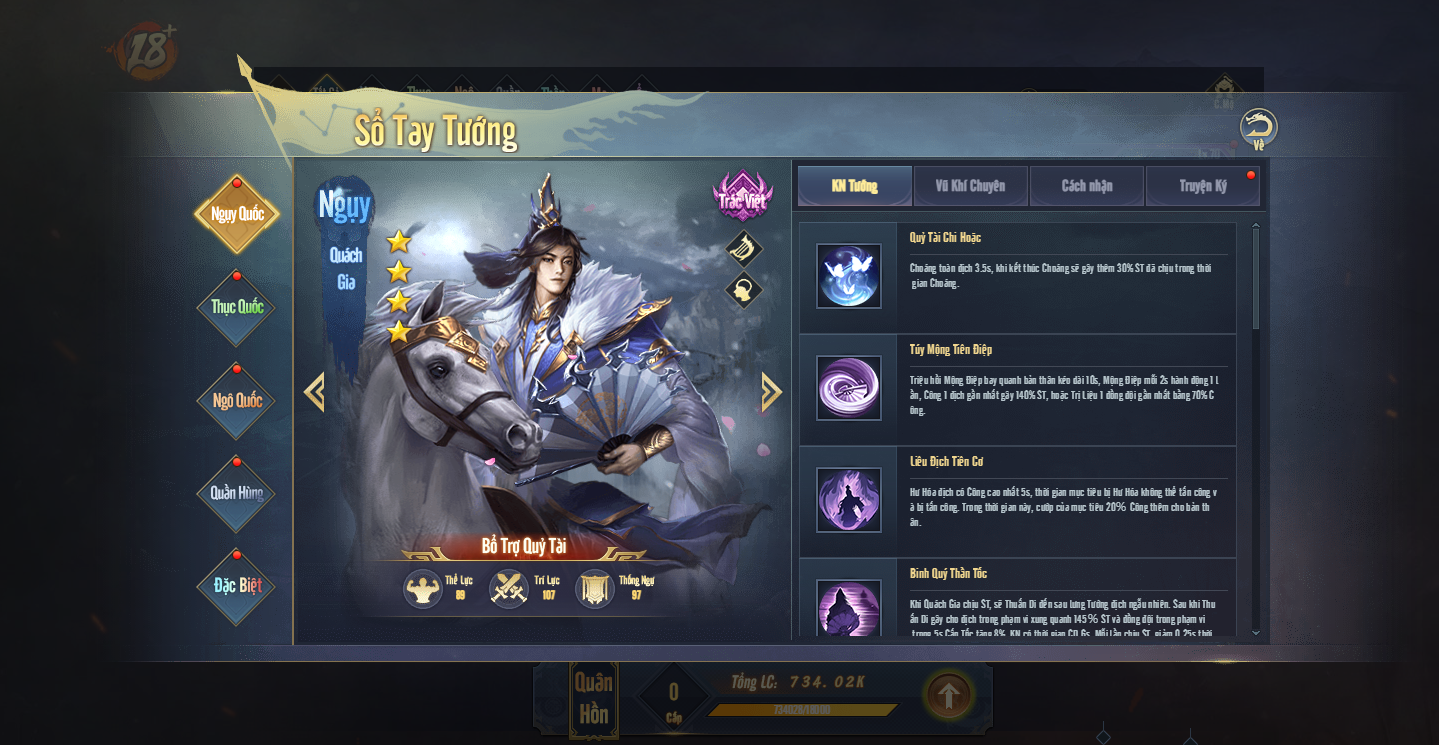Open the Túy Mộng Tiên Điệp swirl skill icon
Image resolution: width=1439 pixels, height=745 pixels.
coord(848,388)
